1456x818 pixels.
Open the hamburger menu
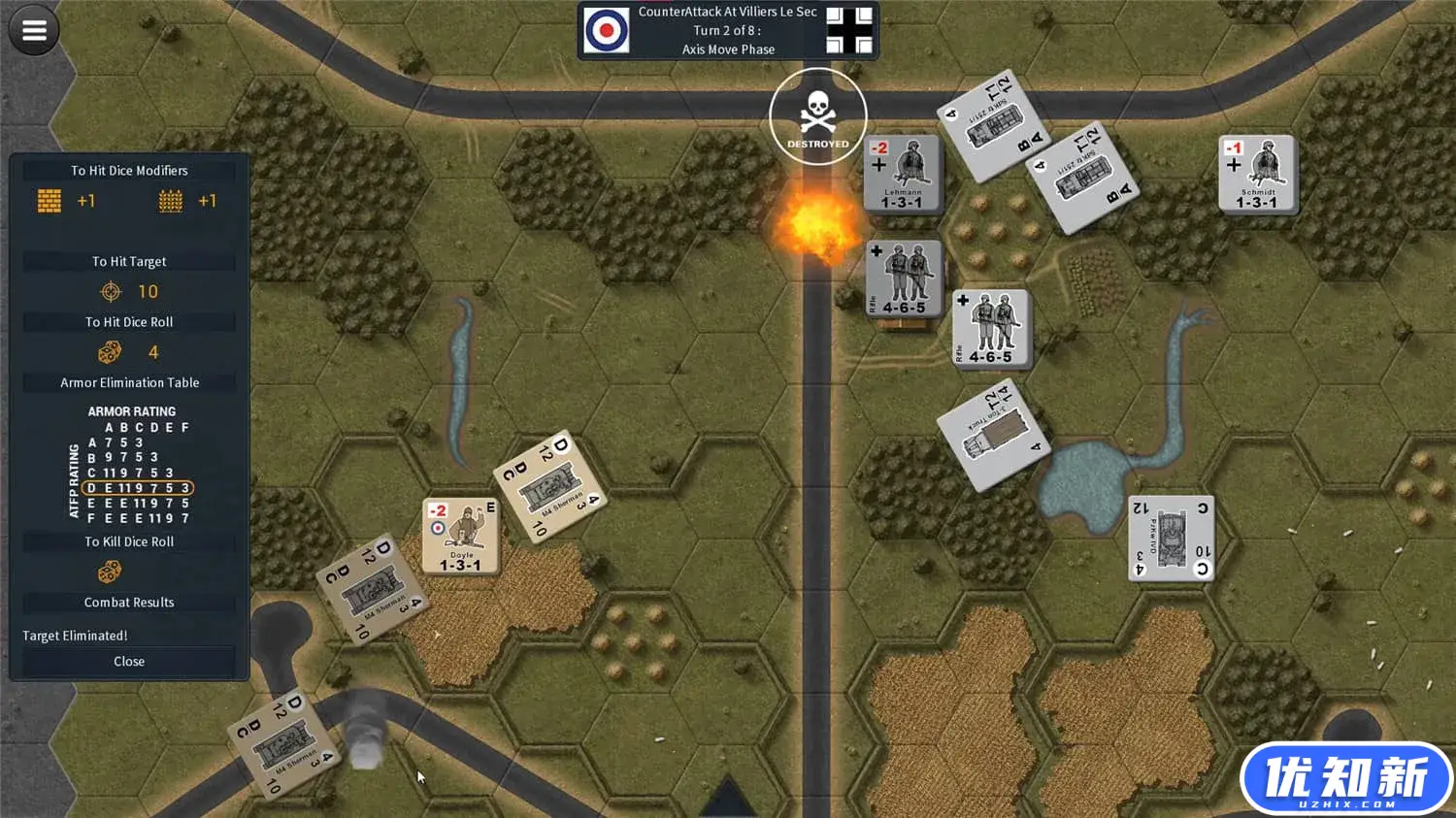tap(34, 31)
